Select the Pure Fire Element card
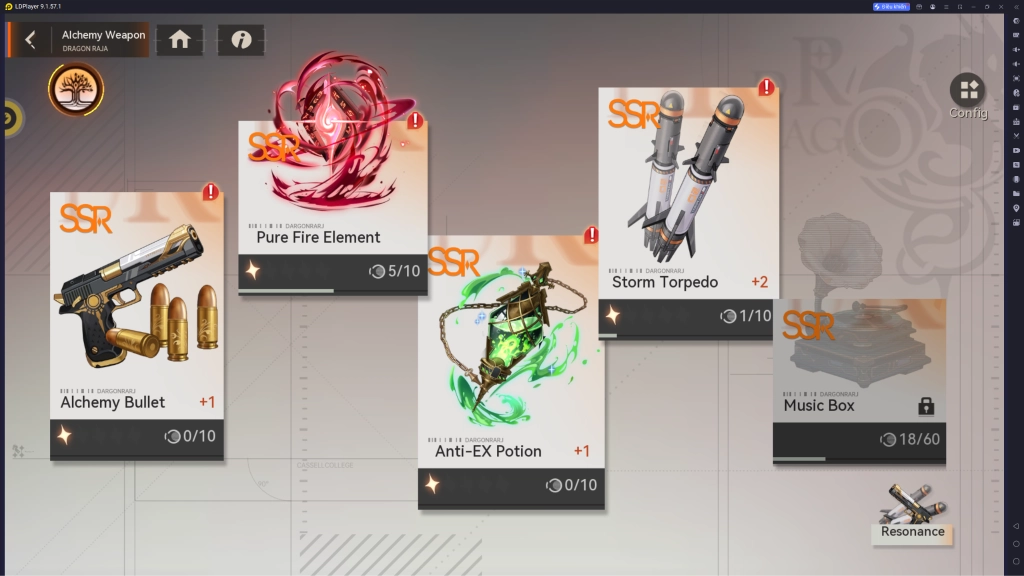 click(x=332, y=208)
